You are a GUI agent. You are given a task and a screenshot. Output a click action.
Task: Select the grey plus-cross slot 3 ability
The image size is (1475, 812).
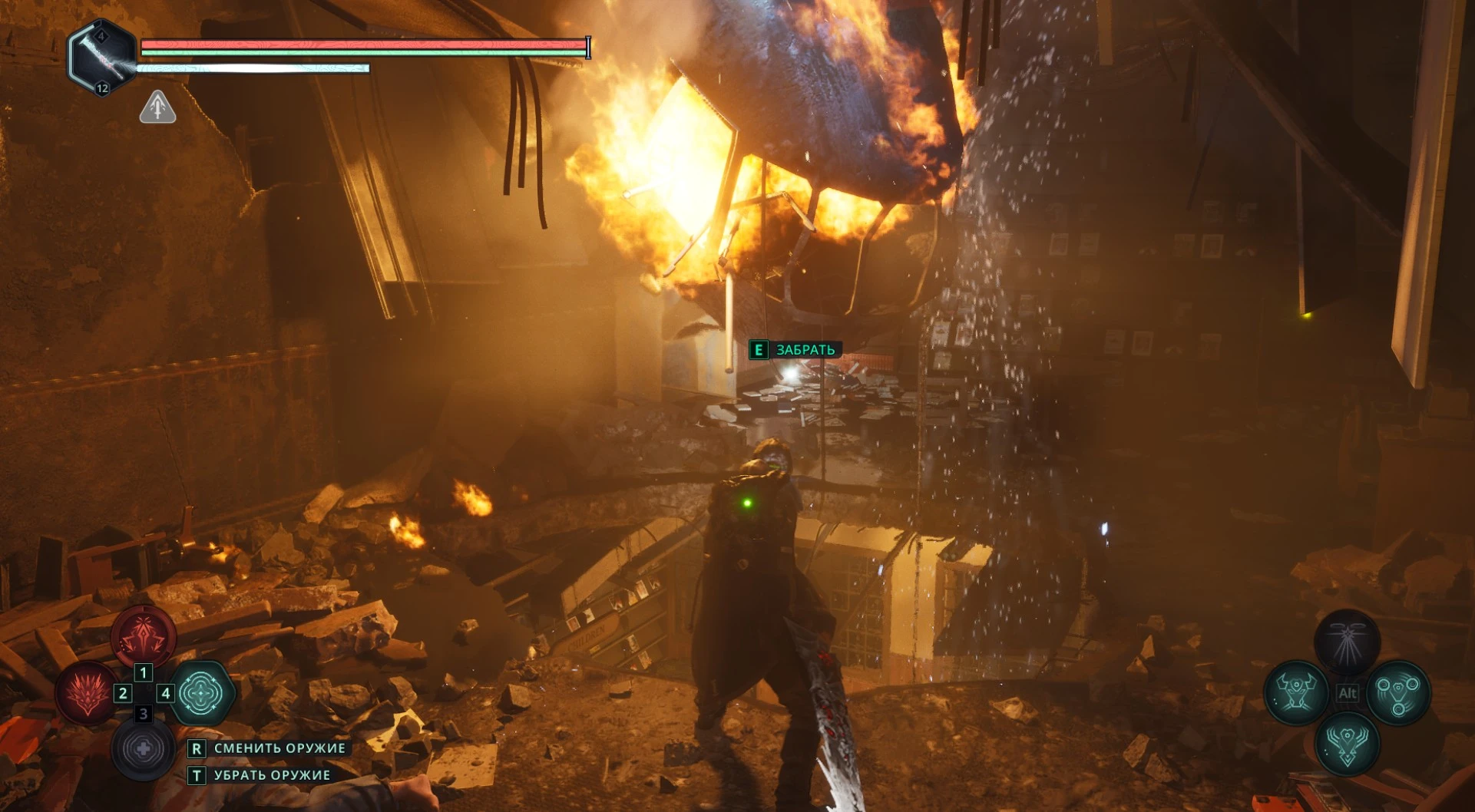point(143,748)
